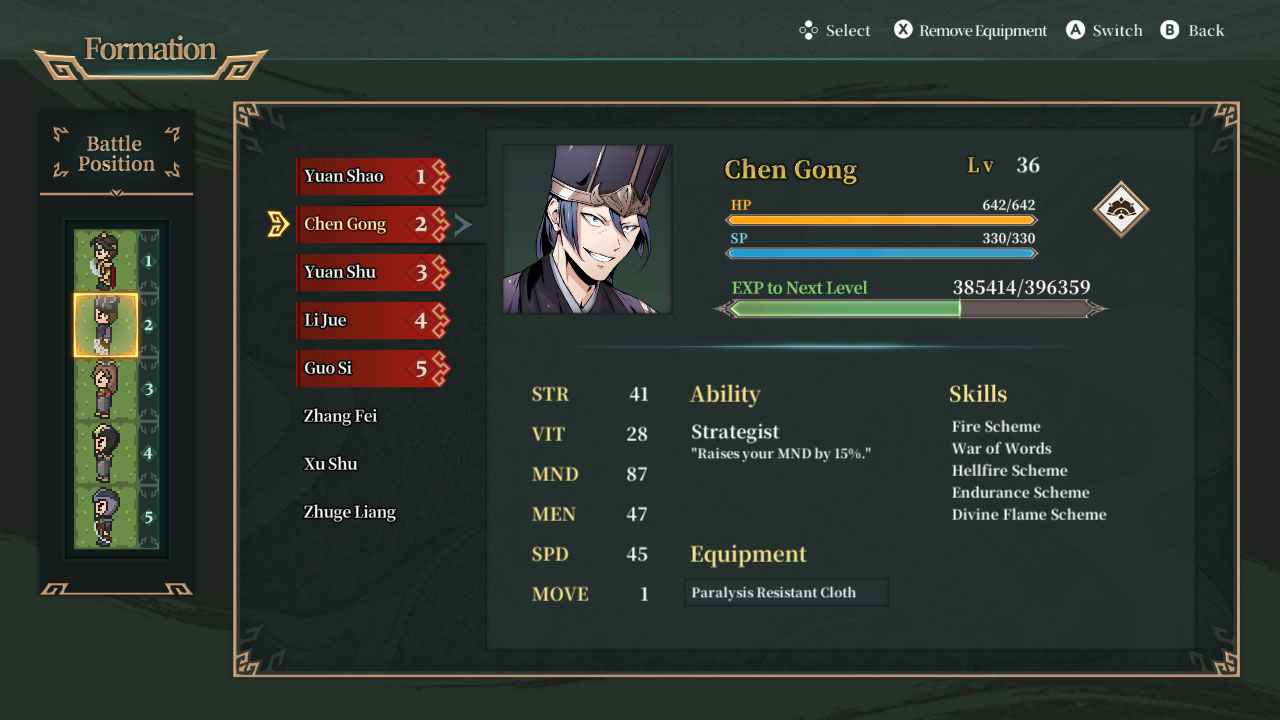Select Xu Shu in the roster list
This screenshot has height=720, width=1280.
(331, 463)
